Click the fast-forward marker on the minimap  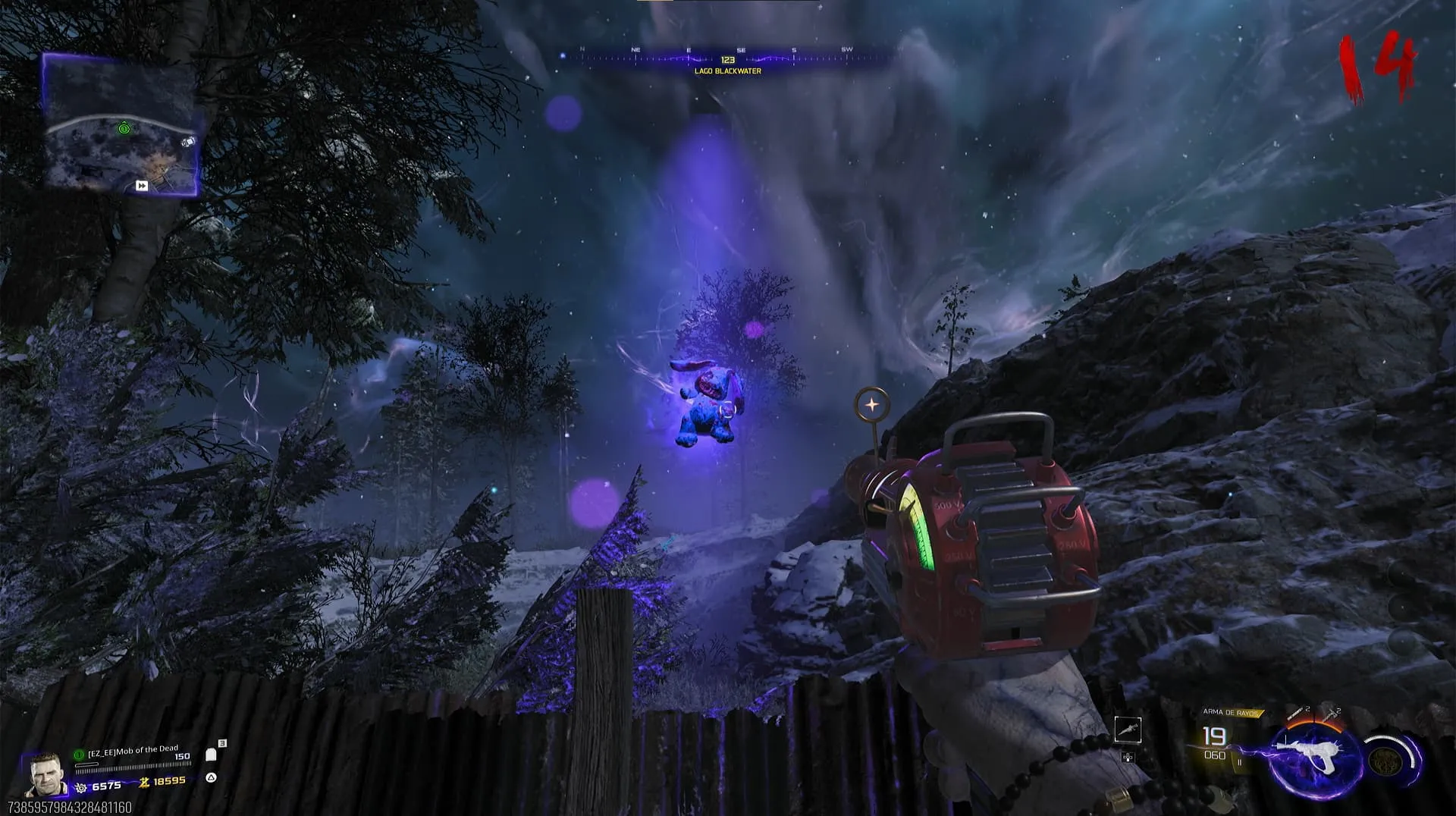coord(142,186)
